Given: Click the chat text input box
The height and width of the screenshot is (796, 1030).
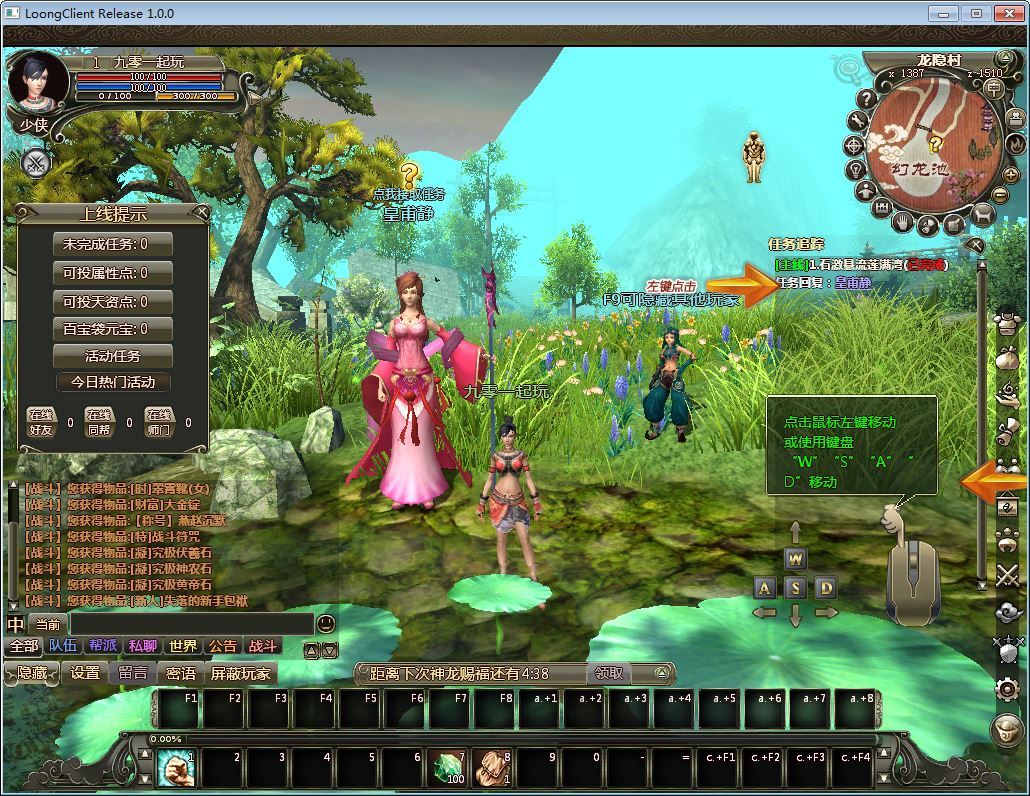Looking at the screenshot, I should click(x=190, y=624).
